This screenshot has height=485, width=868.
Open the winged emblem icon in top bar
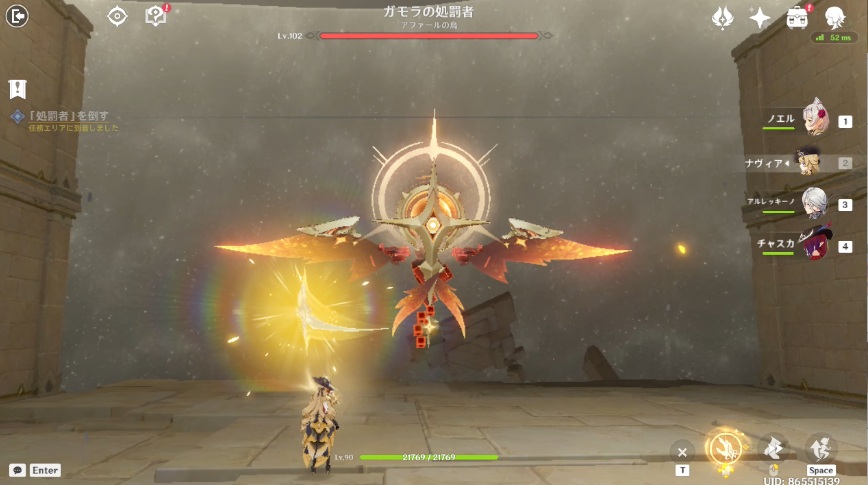click(x=722, y=18)
